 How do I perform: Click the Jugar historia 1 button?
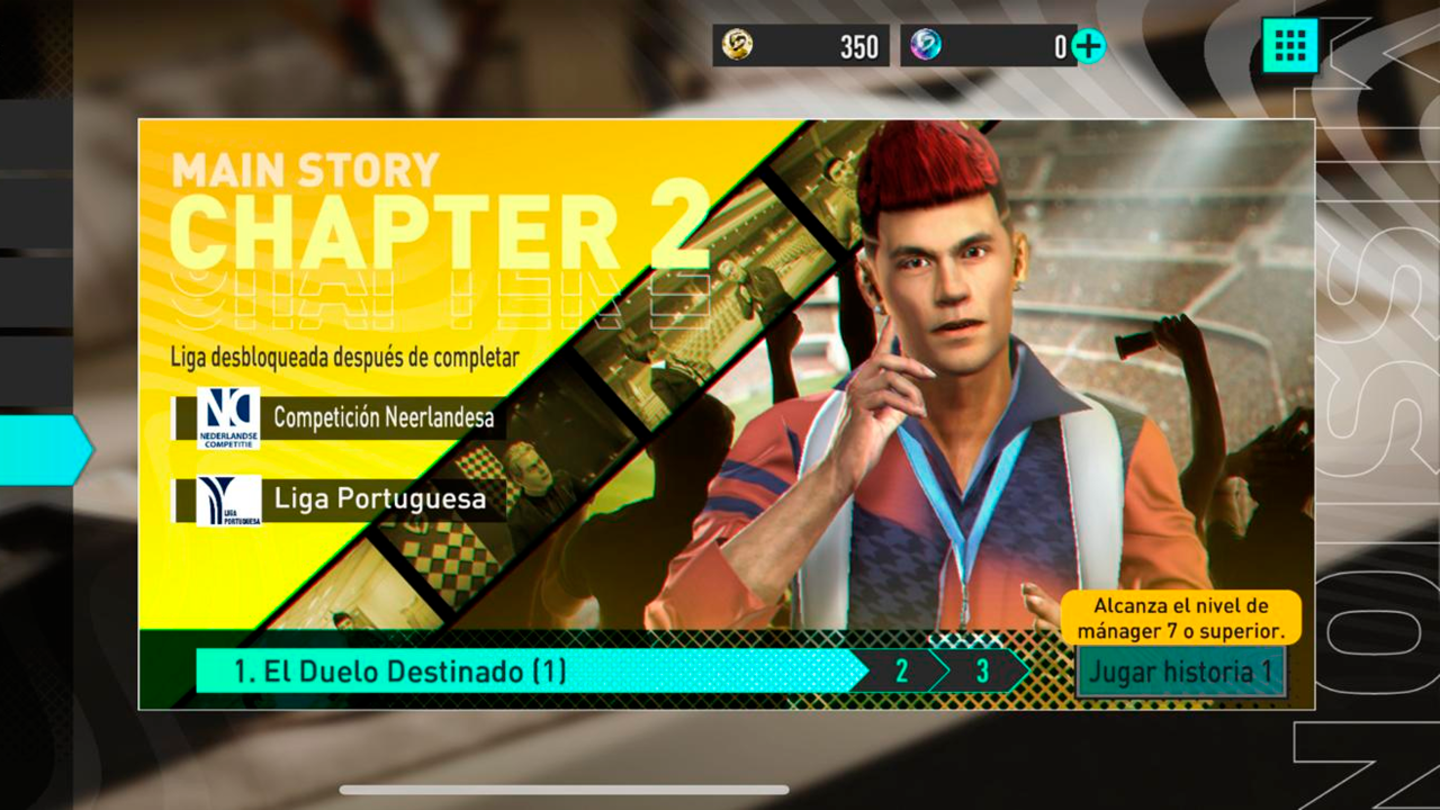click(x=1180, y=672)
